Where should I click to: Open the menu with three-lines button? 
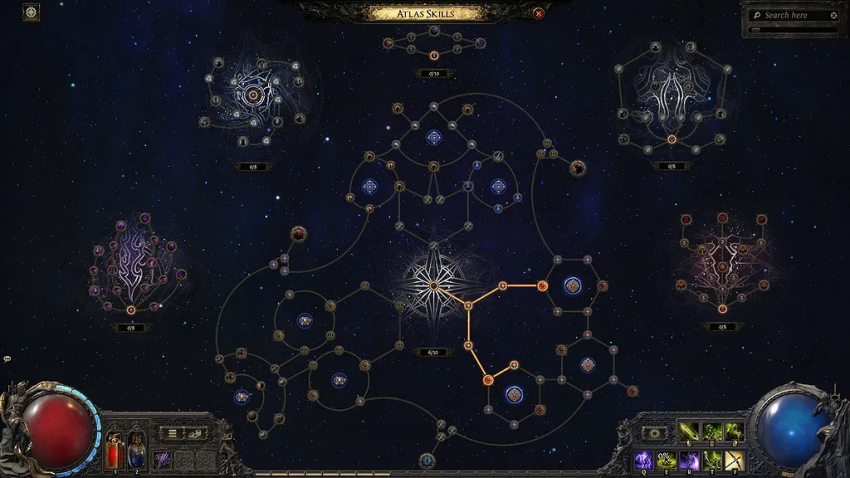[x=172, y=433]
